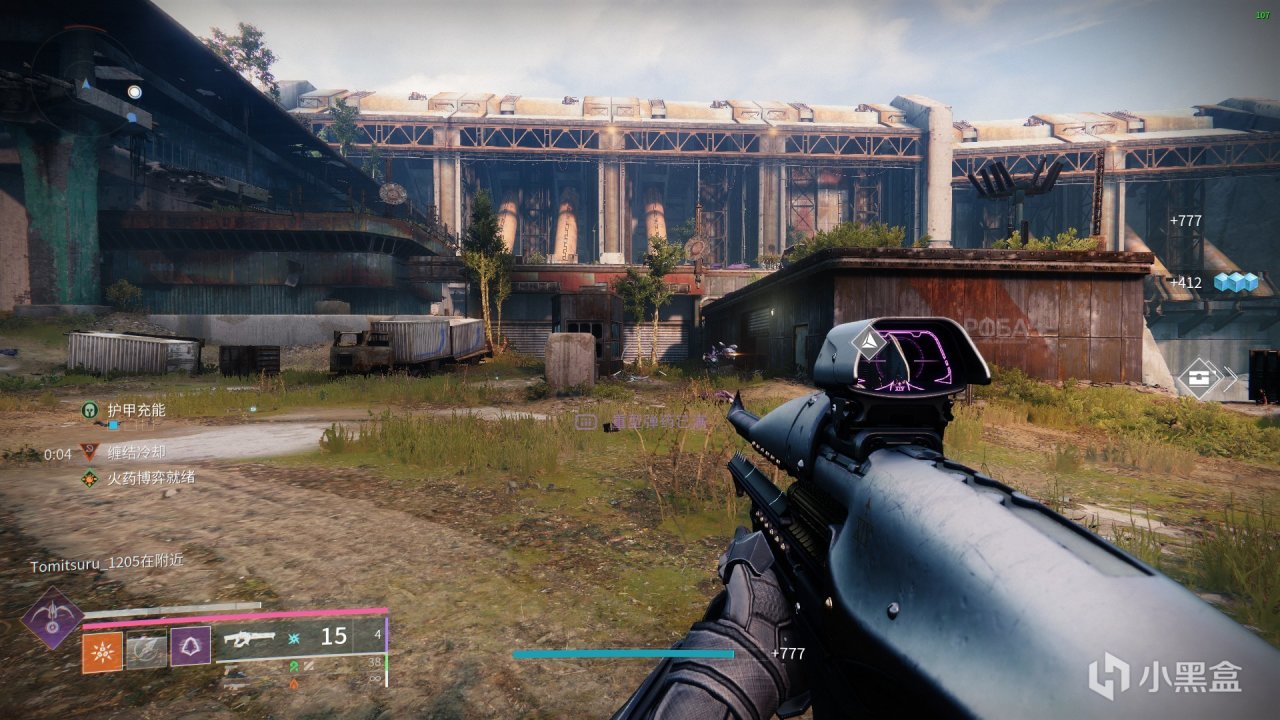The height and width of the screenshot is (720, 1280).
Task: Click the 火药博弈就绪 green diamond icon
Action: 90,479
